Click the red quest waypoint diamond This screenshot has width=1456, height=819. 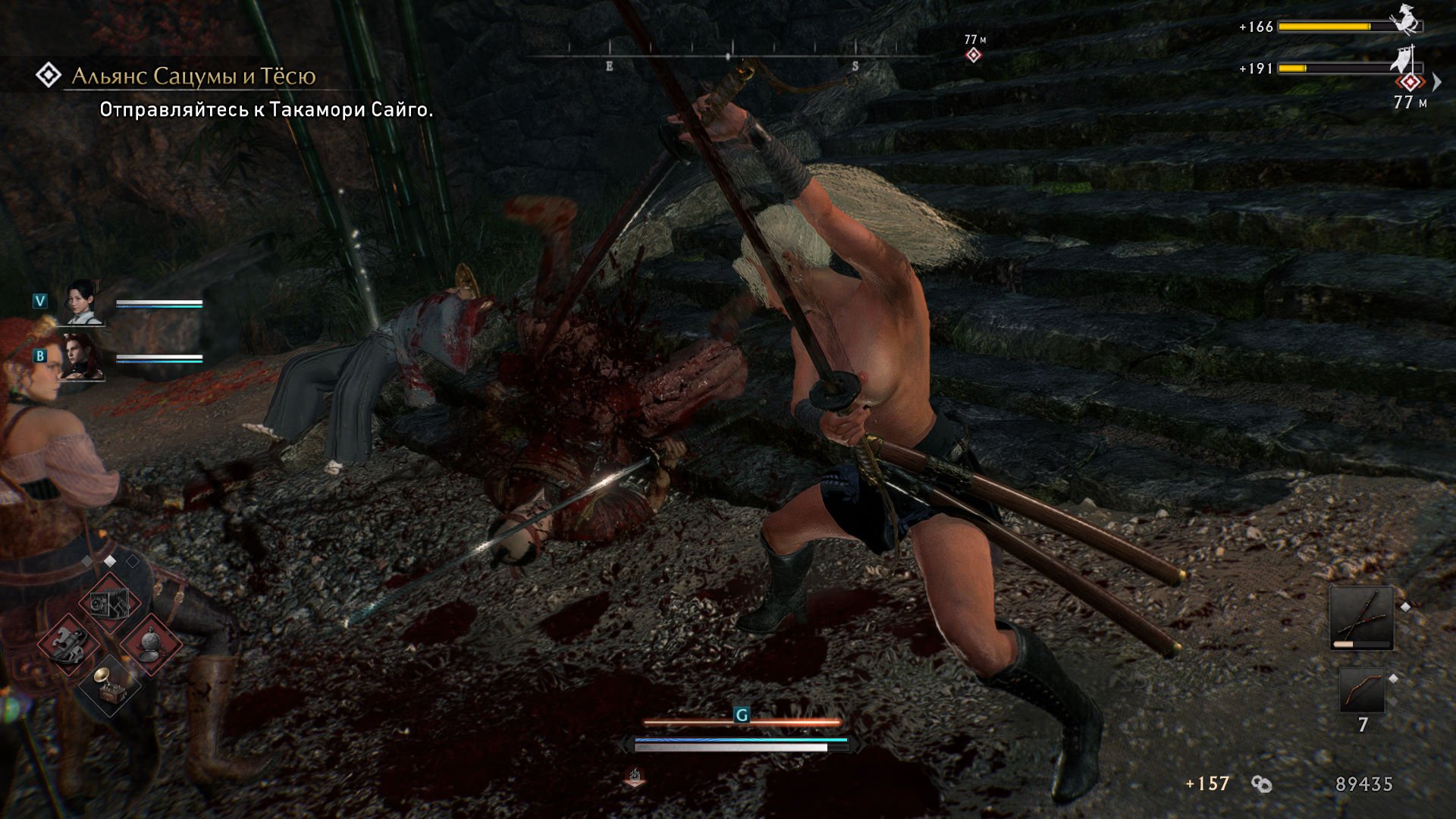coord(1410,82)
